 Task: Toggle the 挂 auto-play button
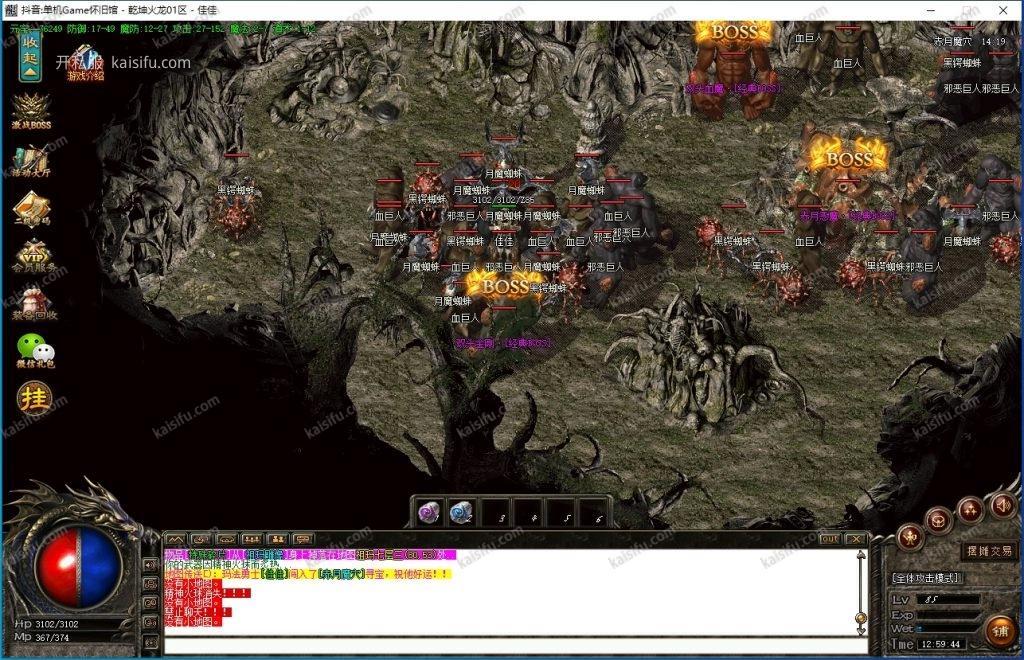click(33, 399)
